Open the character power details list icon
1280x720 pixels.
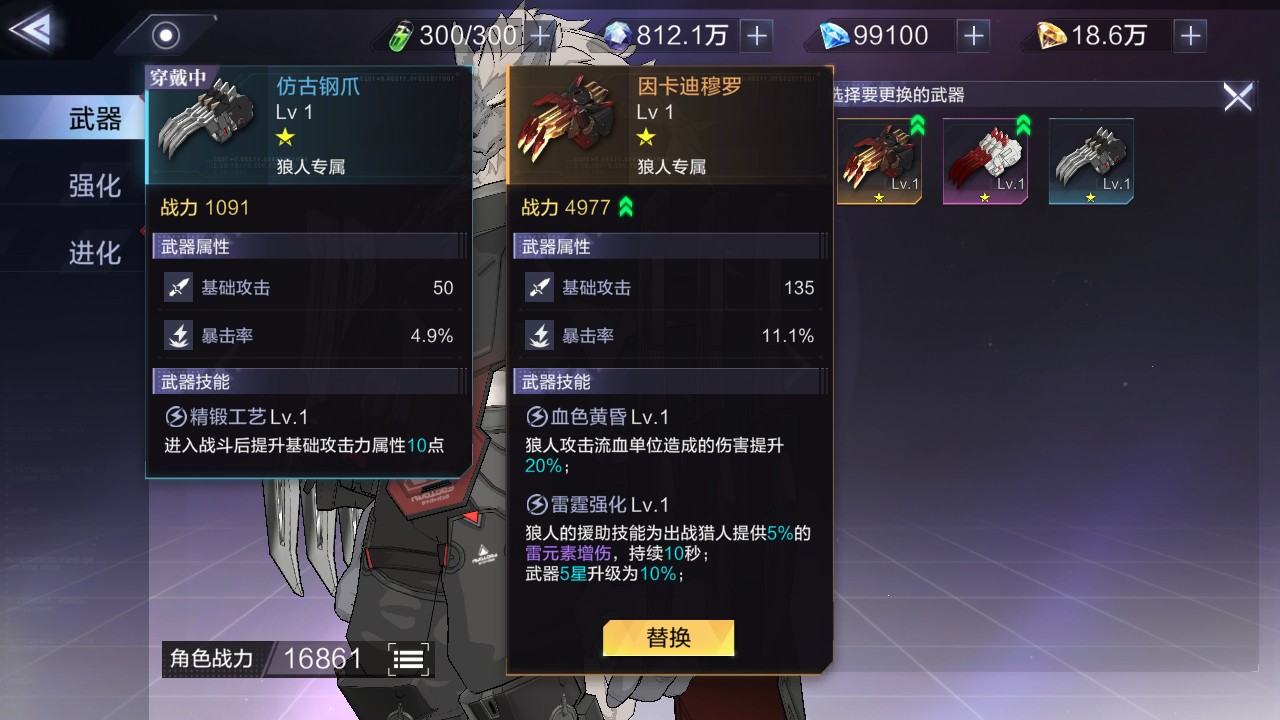(409, 659)
